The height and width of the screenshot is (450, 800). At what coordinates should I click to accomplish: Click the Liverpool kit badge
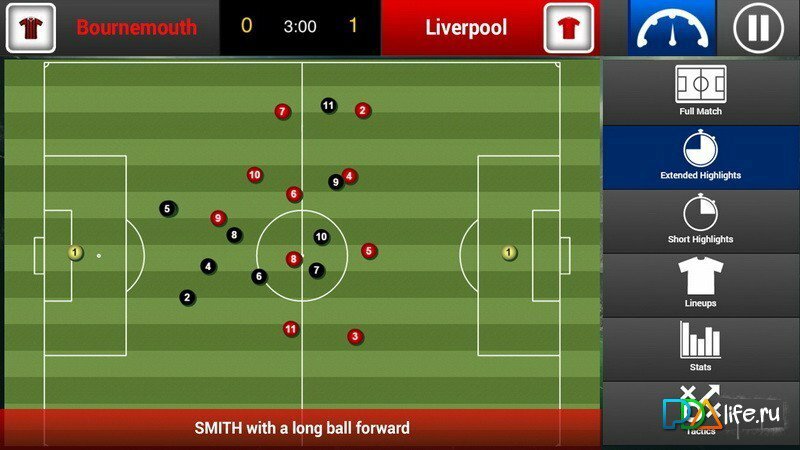coord(569,28)
